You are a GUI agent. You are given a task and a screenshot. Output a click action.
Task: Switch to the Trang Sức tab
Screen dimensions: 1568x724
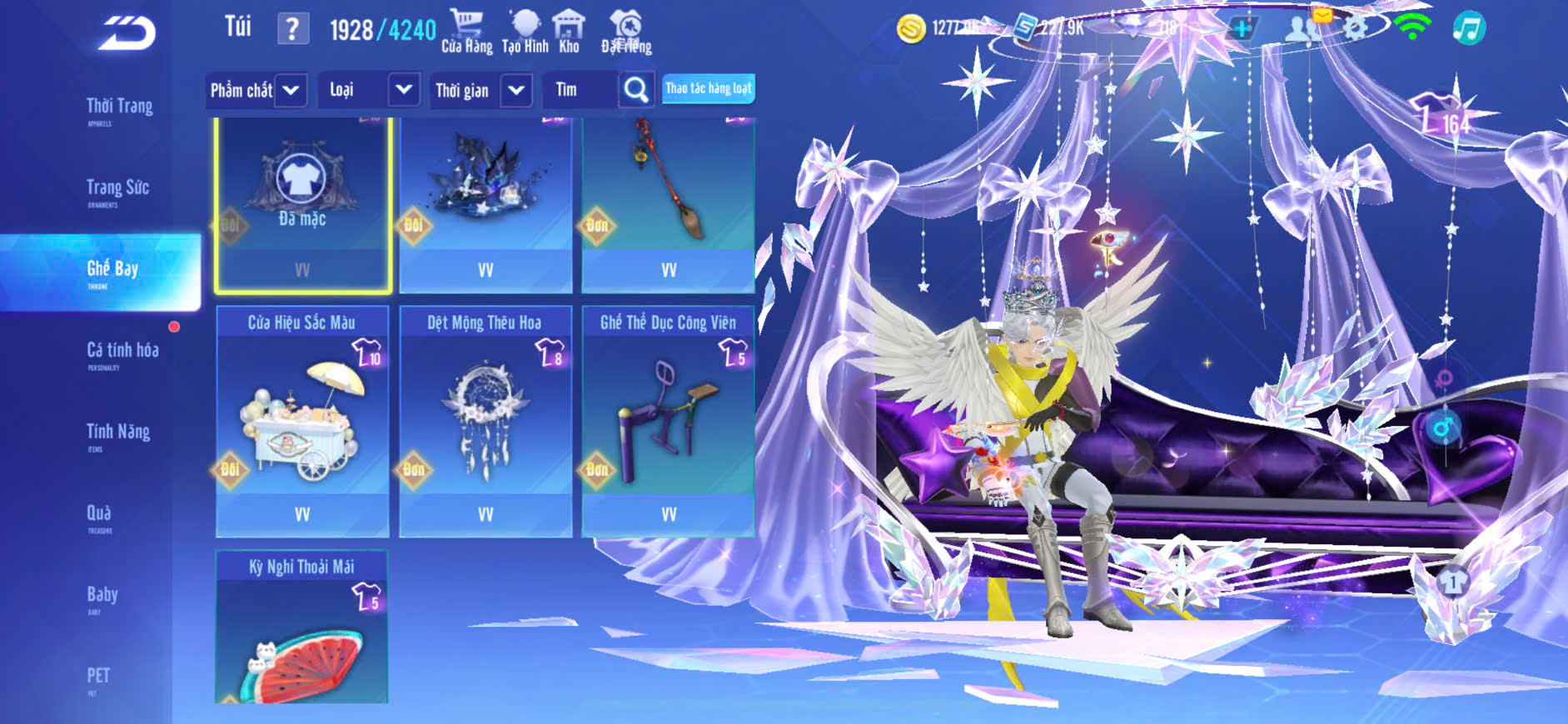click(117, 190)
